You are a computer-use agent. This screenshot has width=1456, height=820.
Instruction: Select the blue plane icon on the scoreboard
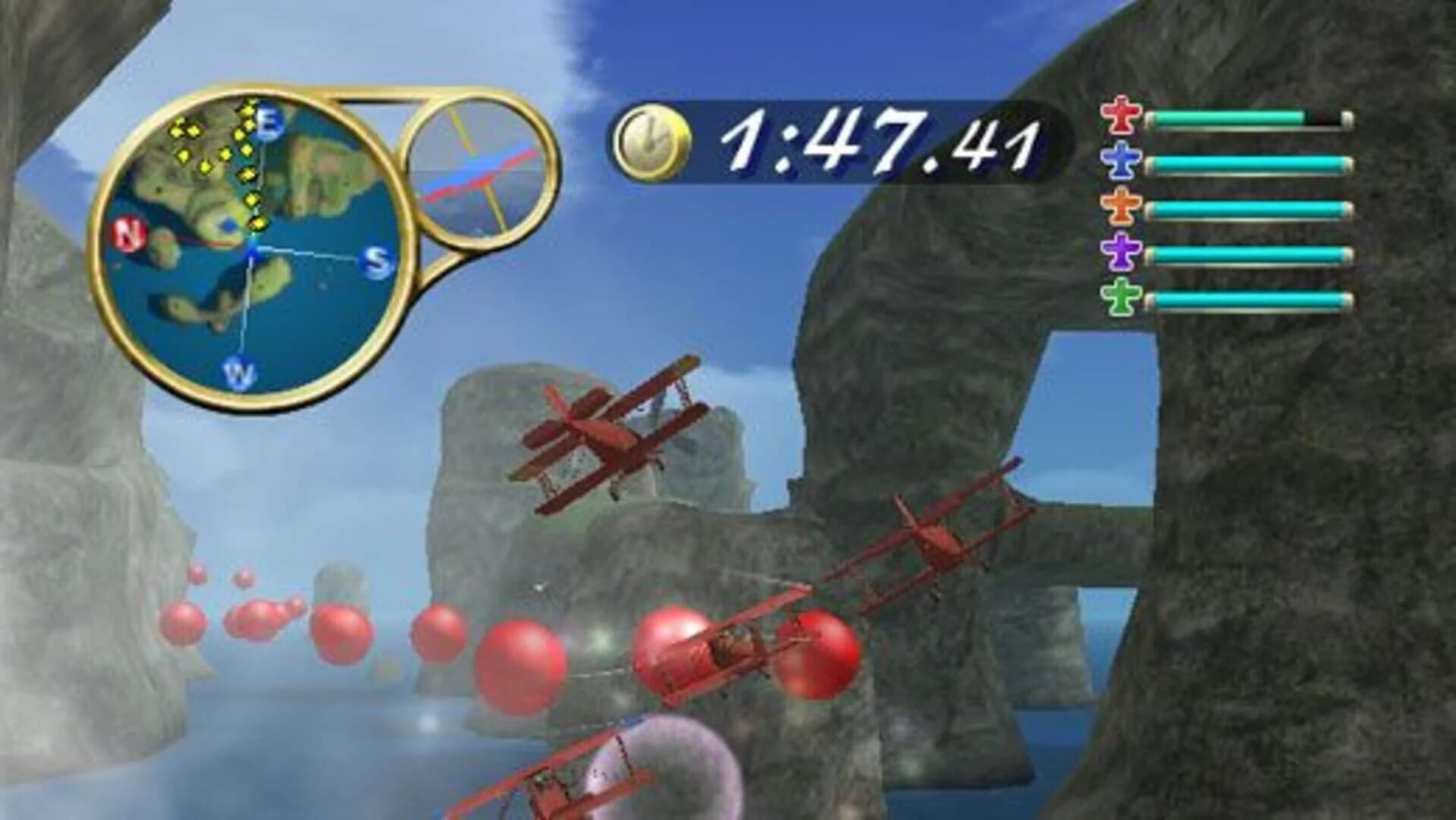click(x=1122, y=161)
